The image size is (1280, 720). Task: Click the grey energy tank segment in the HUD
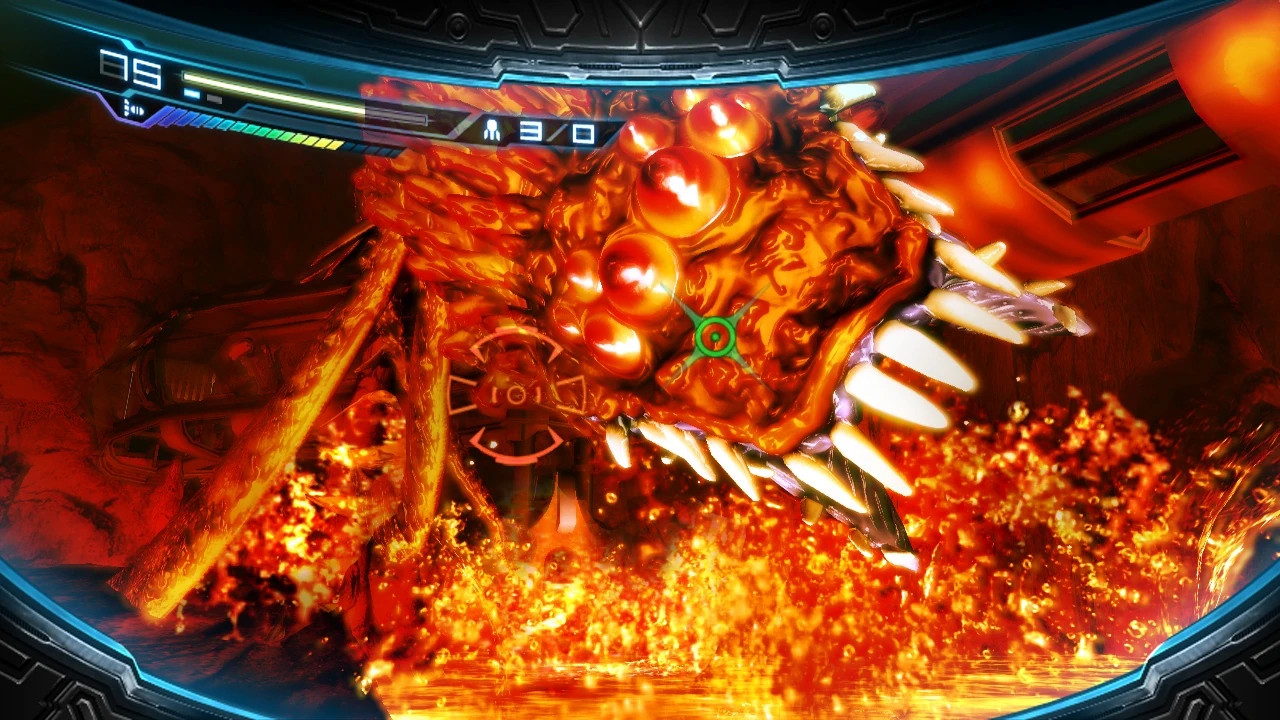(215, 97)
